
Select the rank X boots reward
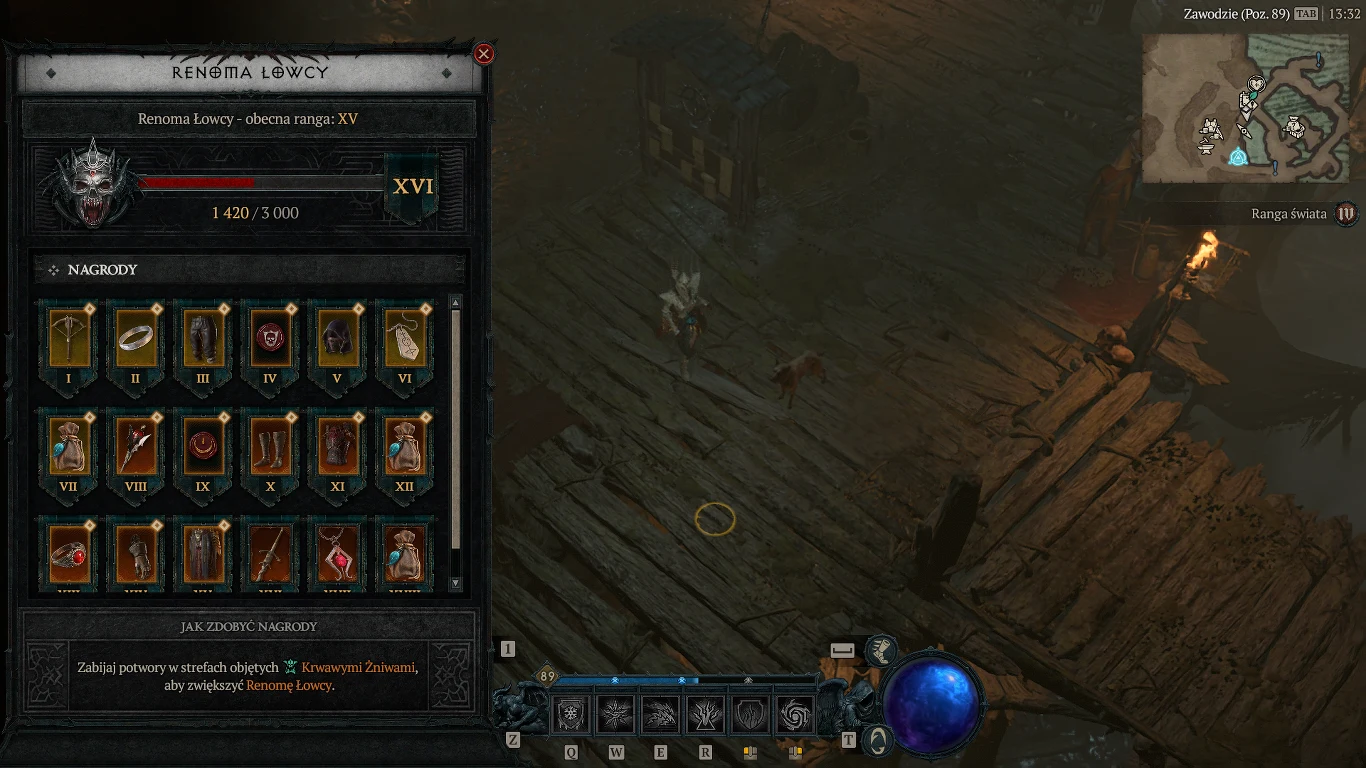tap(269, 446)
